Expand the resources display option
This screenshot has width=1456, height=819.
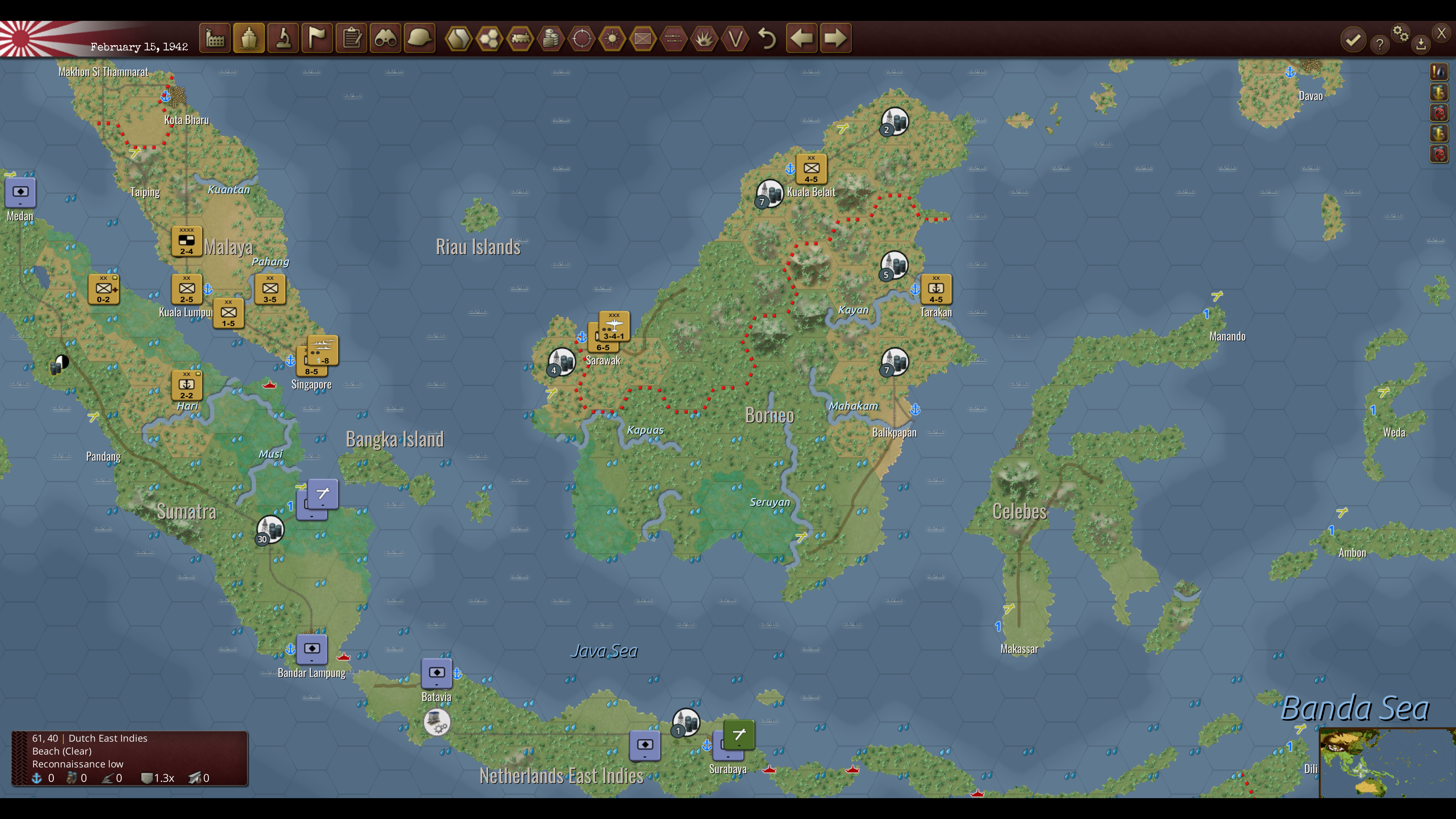pyautogui.click(x=551, y=38)
